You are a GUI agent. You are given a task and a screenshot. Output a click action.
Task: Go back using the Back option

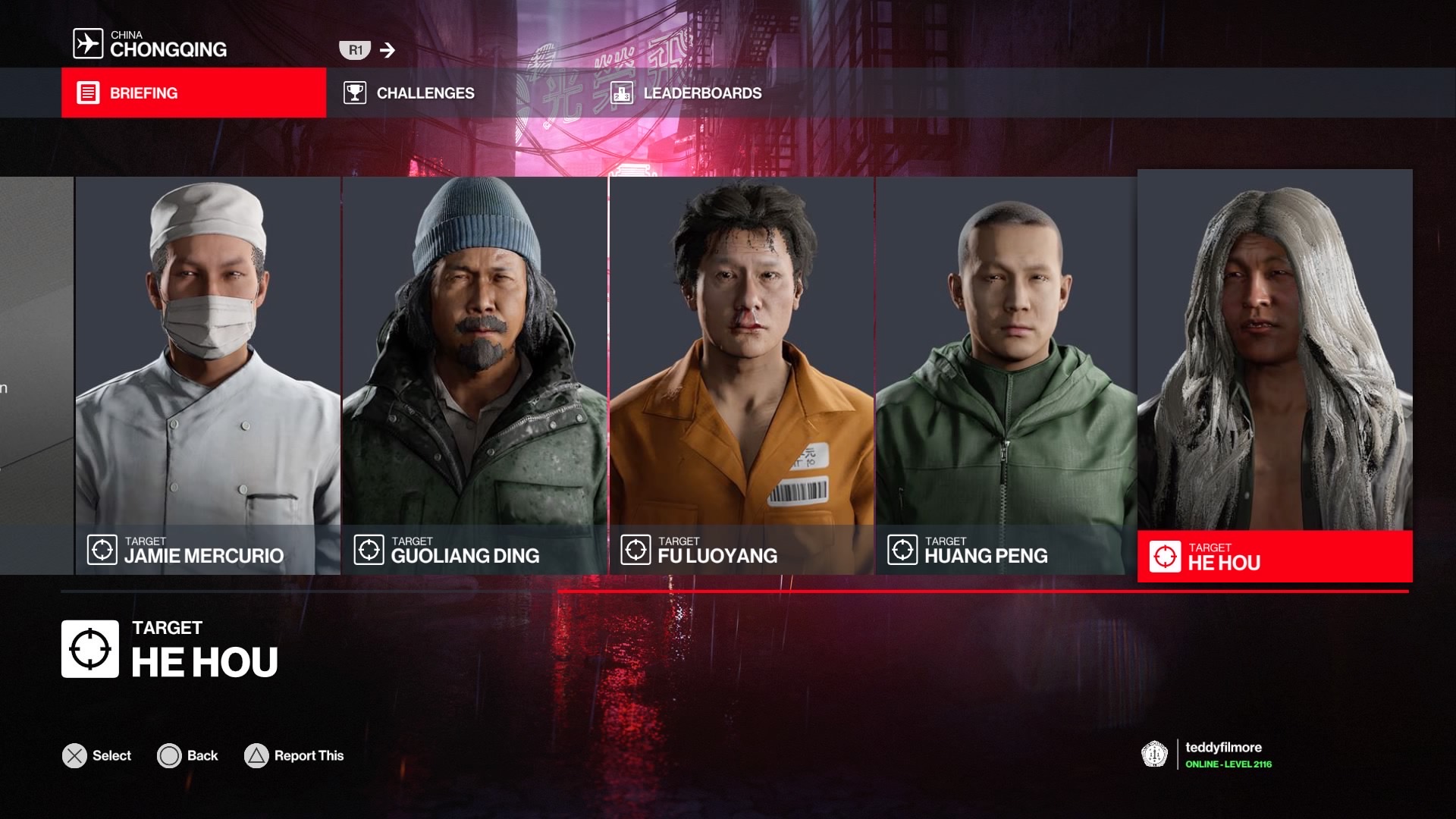tap(188, 756)
